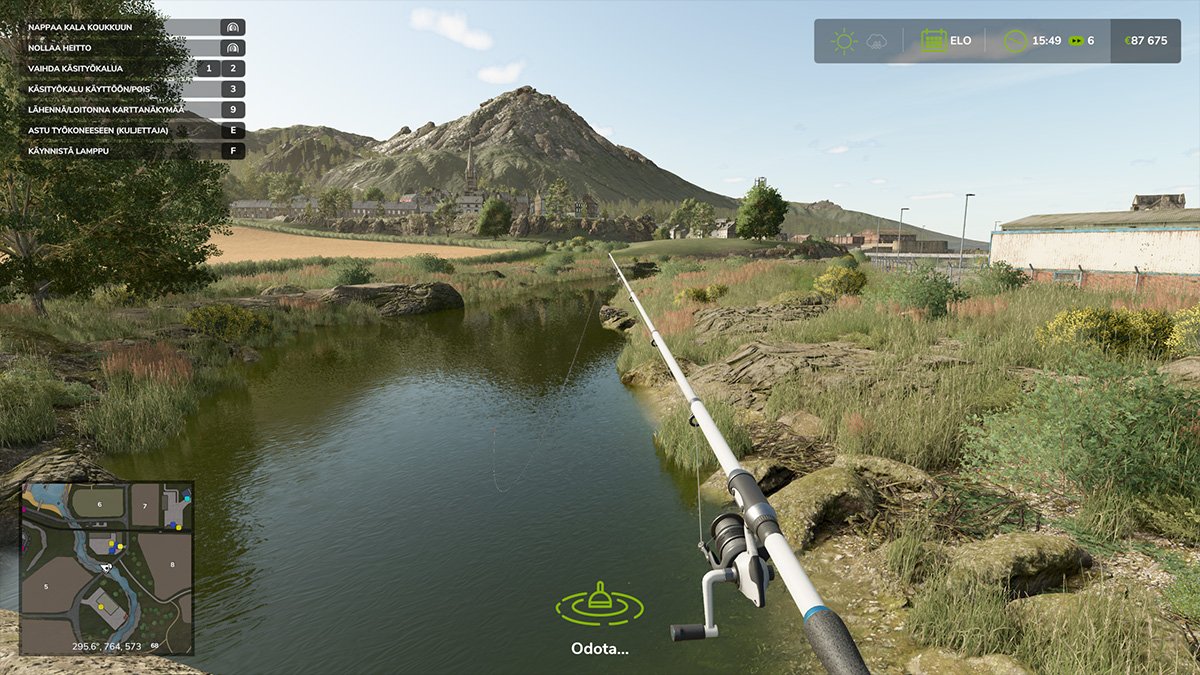Screen dimensions: 1200x675
Task: Select the green calendar icon
Action: click(x=933, y=41)
